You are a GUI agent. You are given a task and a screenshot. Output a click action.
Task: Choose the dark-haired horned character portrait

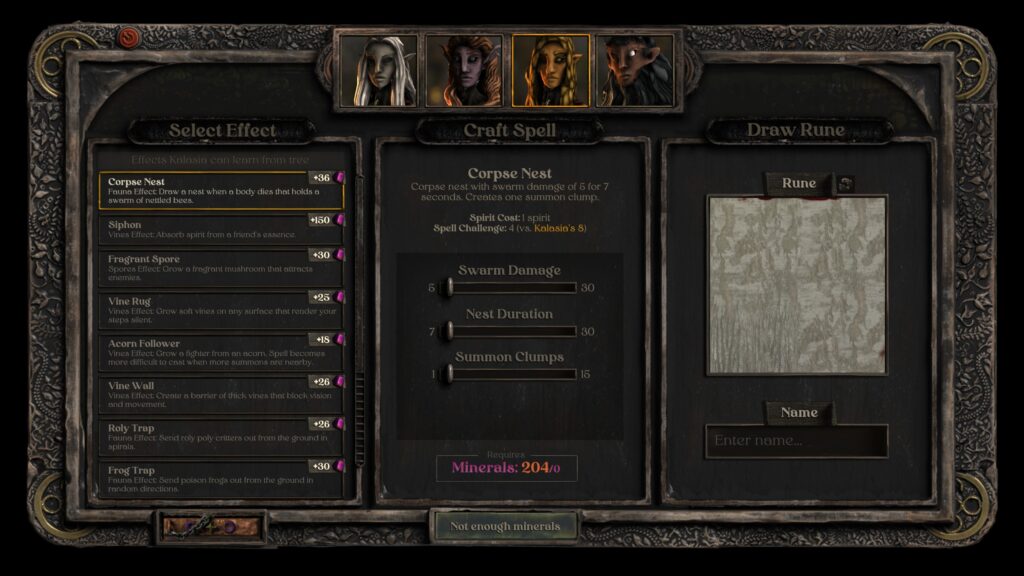coord(635,71)
